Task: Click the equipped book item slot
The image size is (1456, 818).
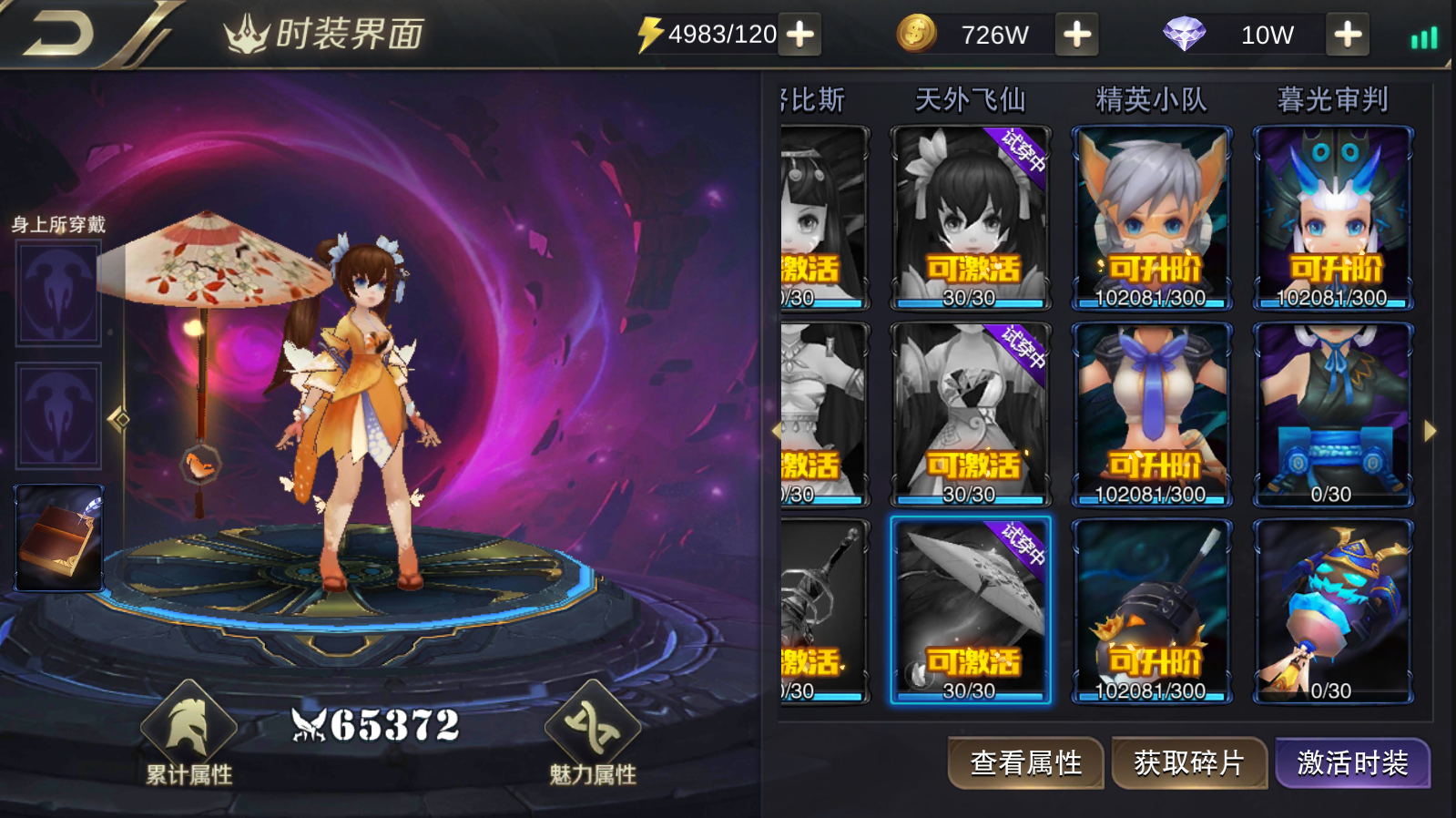Action: coord(59,537)
